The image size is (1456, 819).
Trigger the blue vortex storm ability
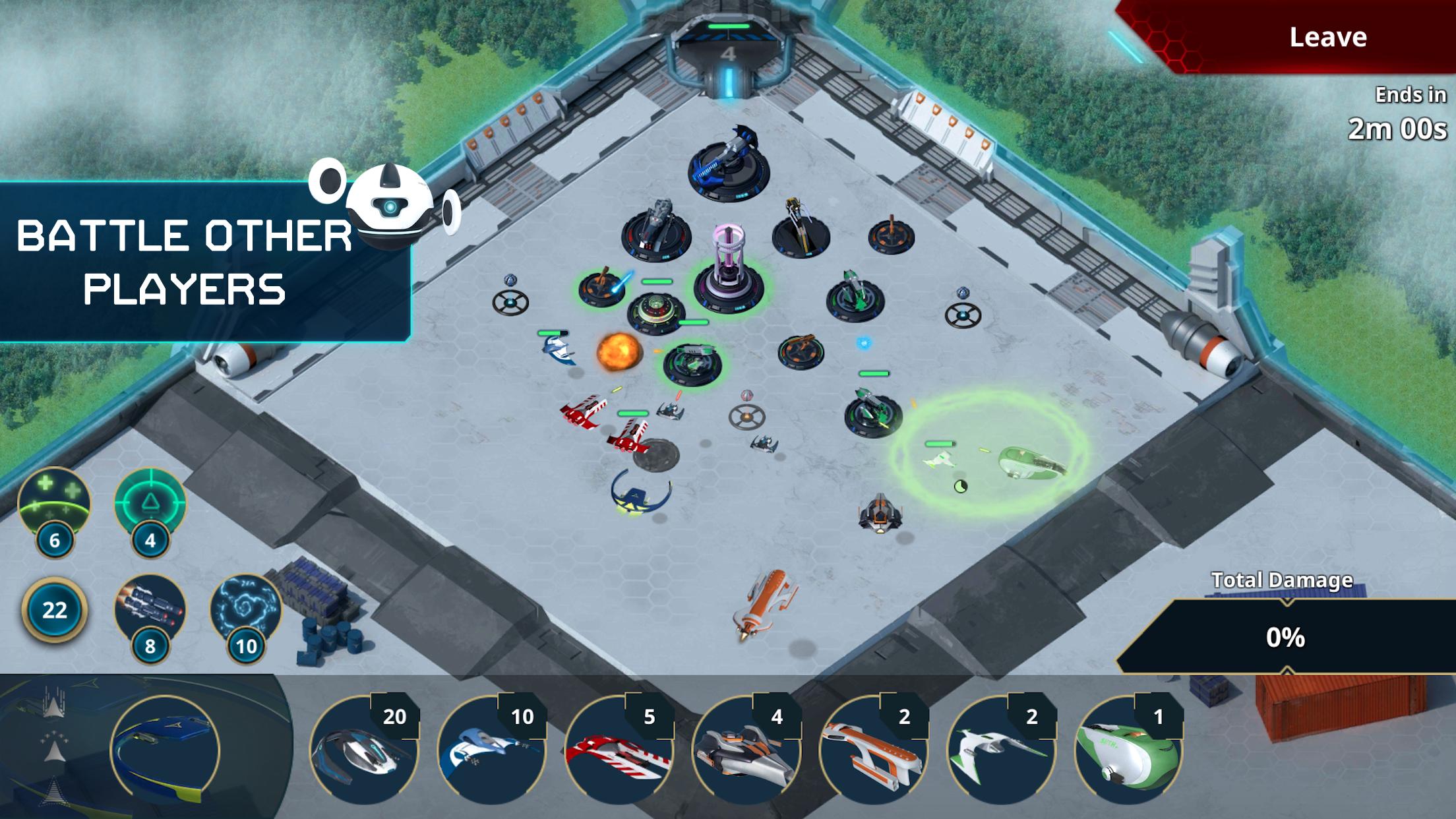coord(245,609)
